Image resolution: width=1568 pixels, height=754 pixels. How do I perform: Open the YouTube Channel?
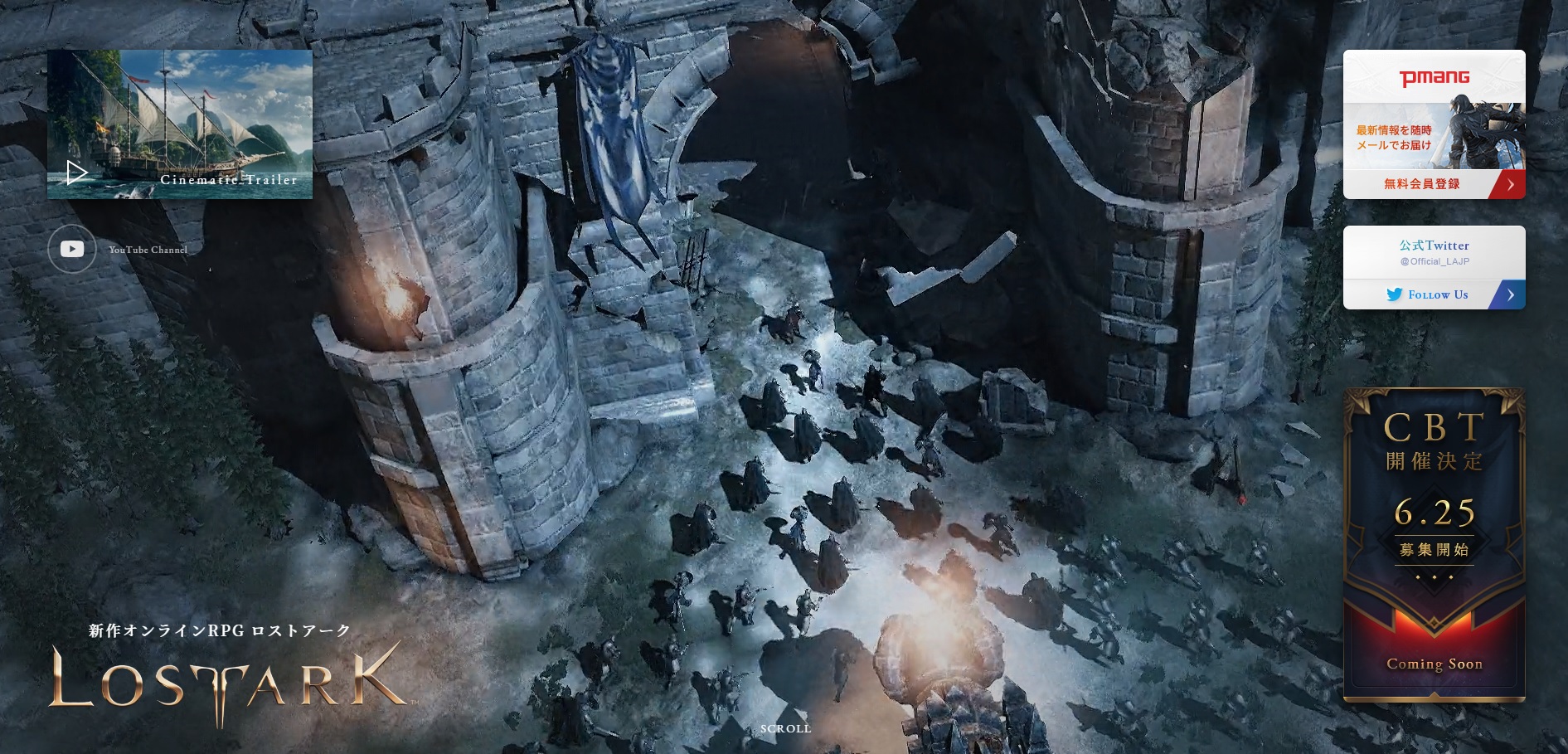[x=148, y=249]
